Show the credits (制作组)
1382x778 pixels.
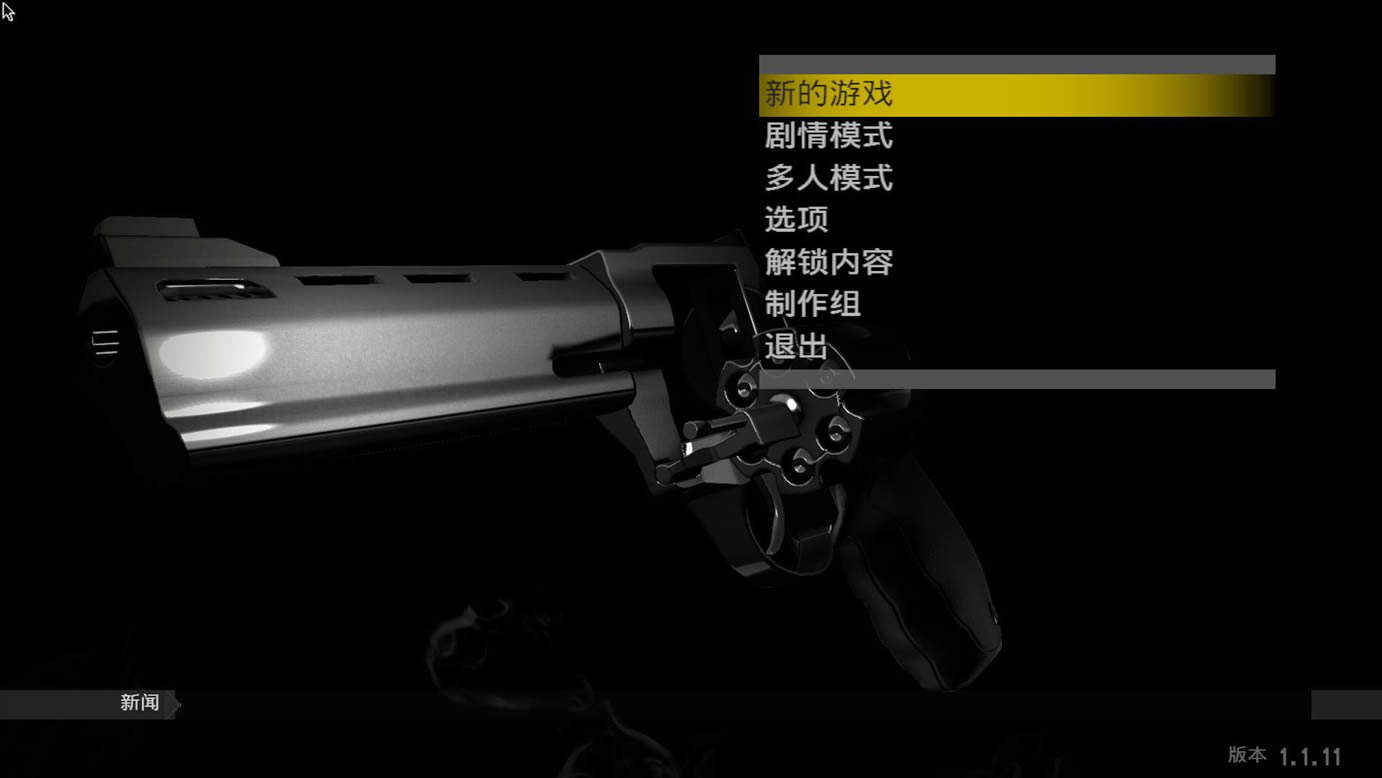click(813, 304)
